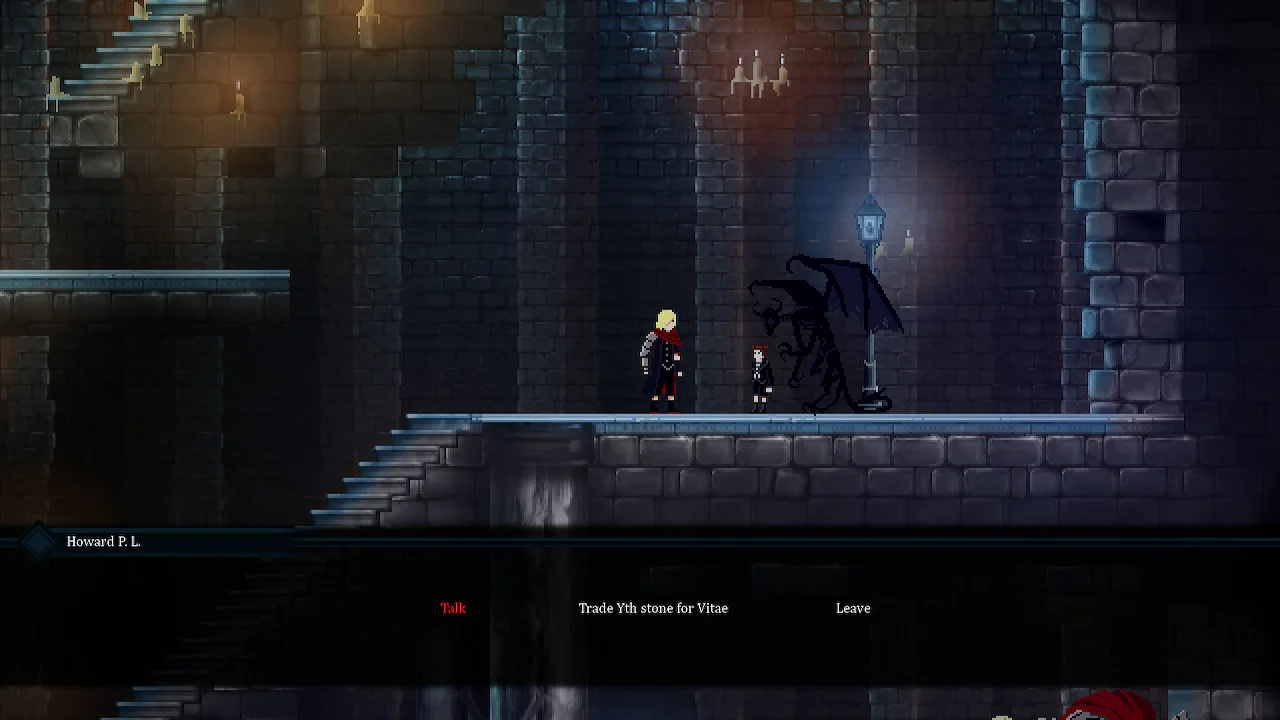
Task: Click the winged shadow creature Howard P. L.
Action: (x=810, y=330)
